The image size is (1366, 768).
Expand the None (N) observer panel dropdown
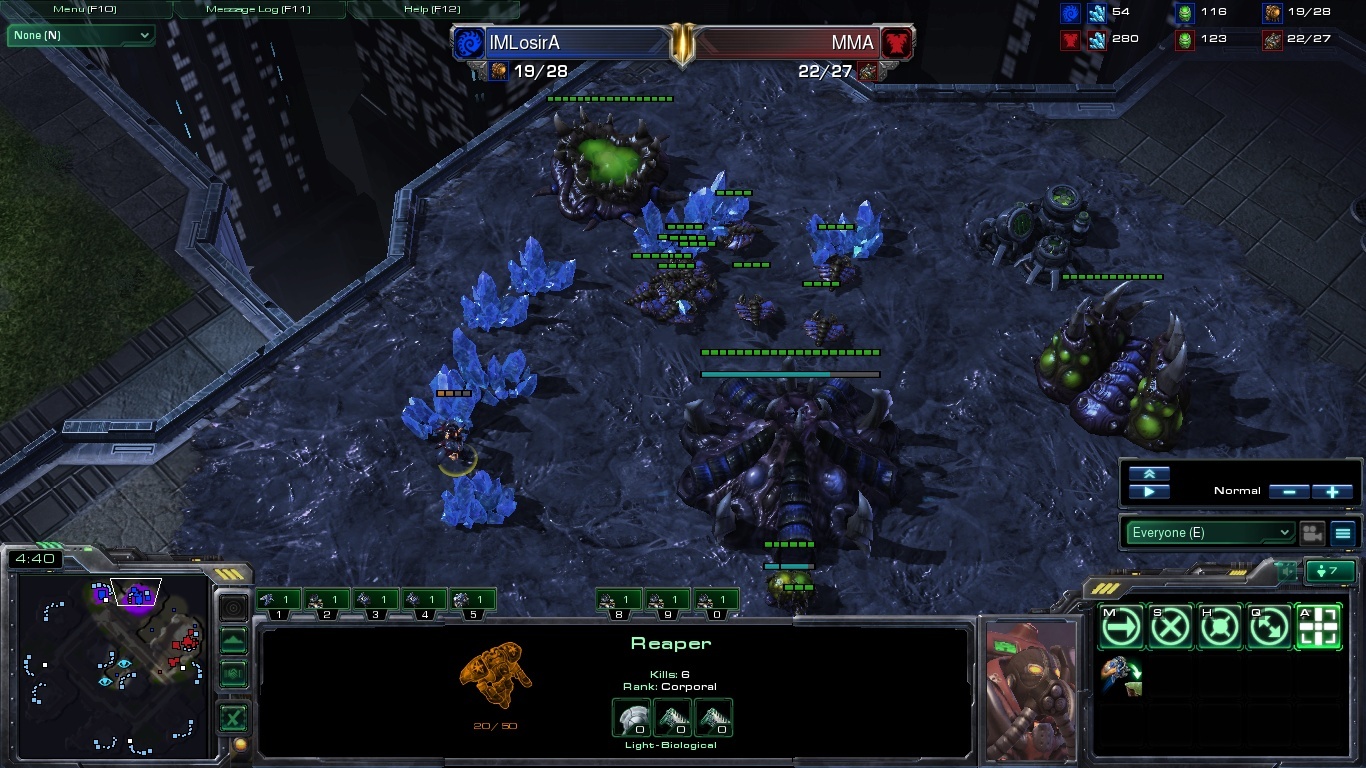82,36
